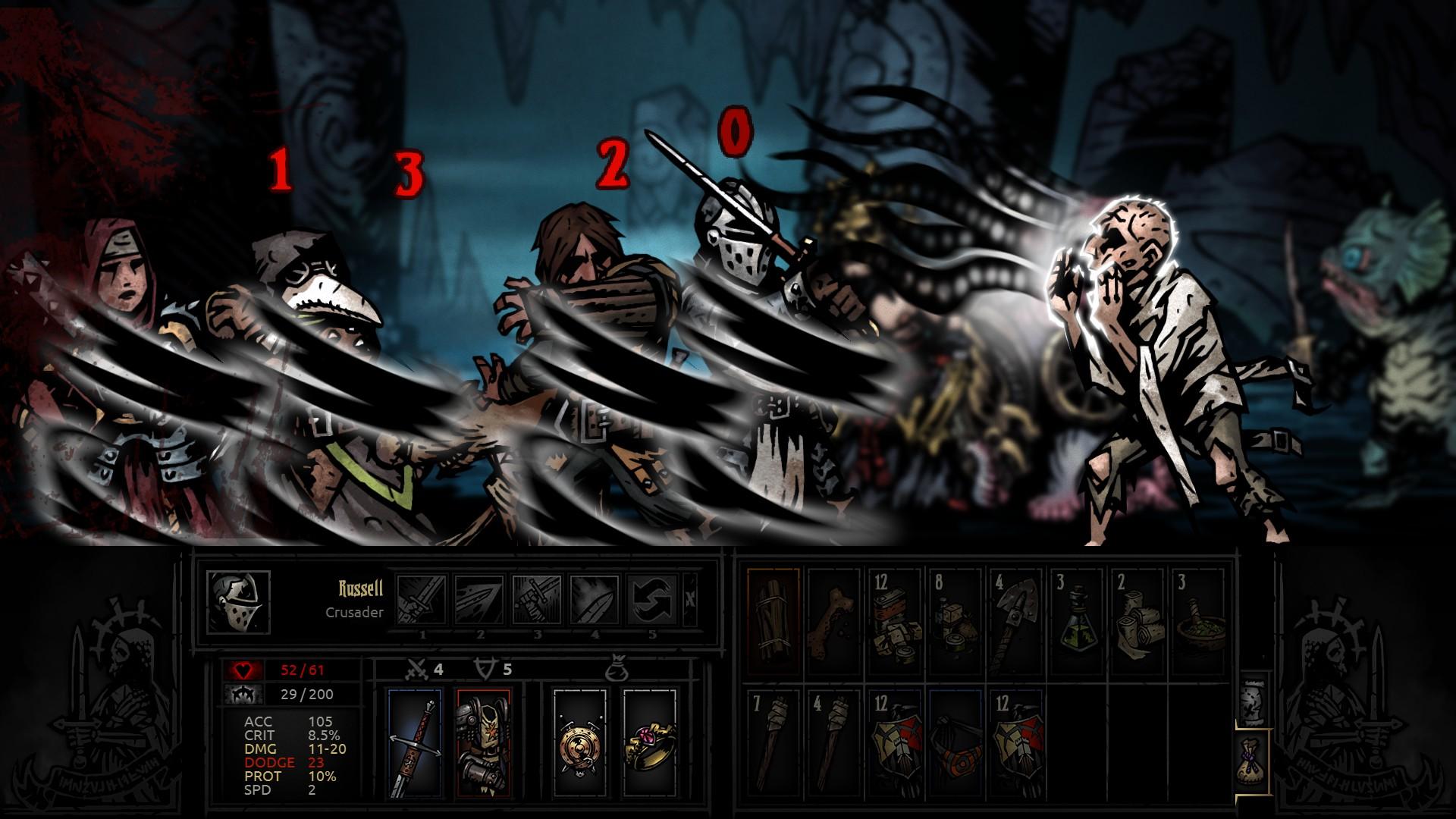Click the shield stat icon showing 5
This screenshot has height=819, width=1456.
click(x=485, y=670)
